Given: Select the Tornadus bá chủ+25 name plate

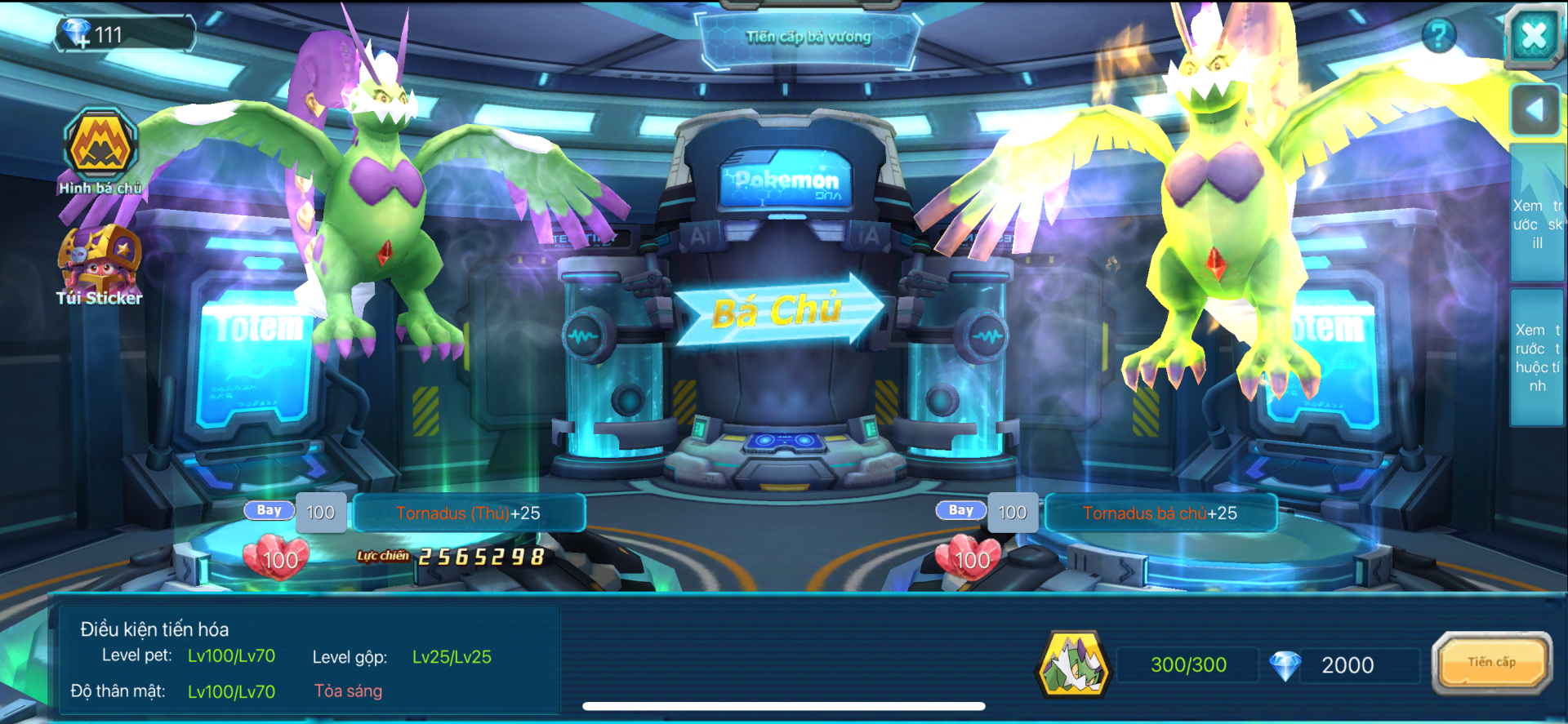Looking at the screenshot, I should point(1160,513).
